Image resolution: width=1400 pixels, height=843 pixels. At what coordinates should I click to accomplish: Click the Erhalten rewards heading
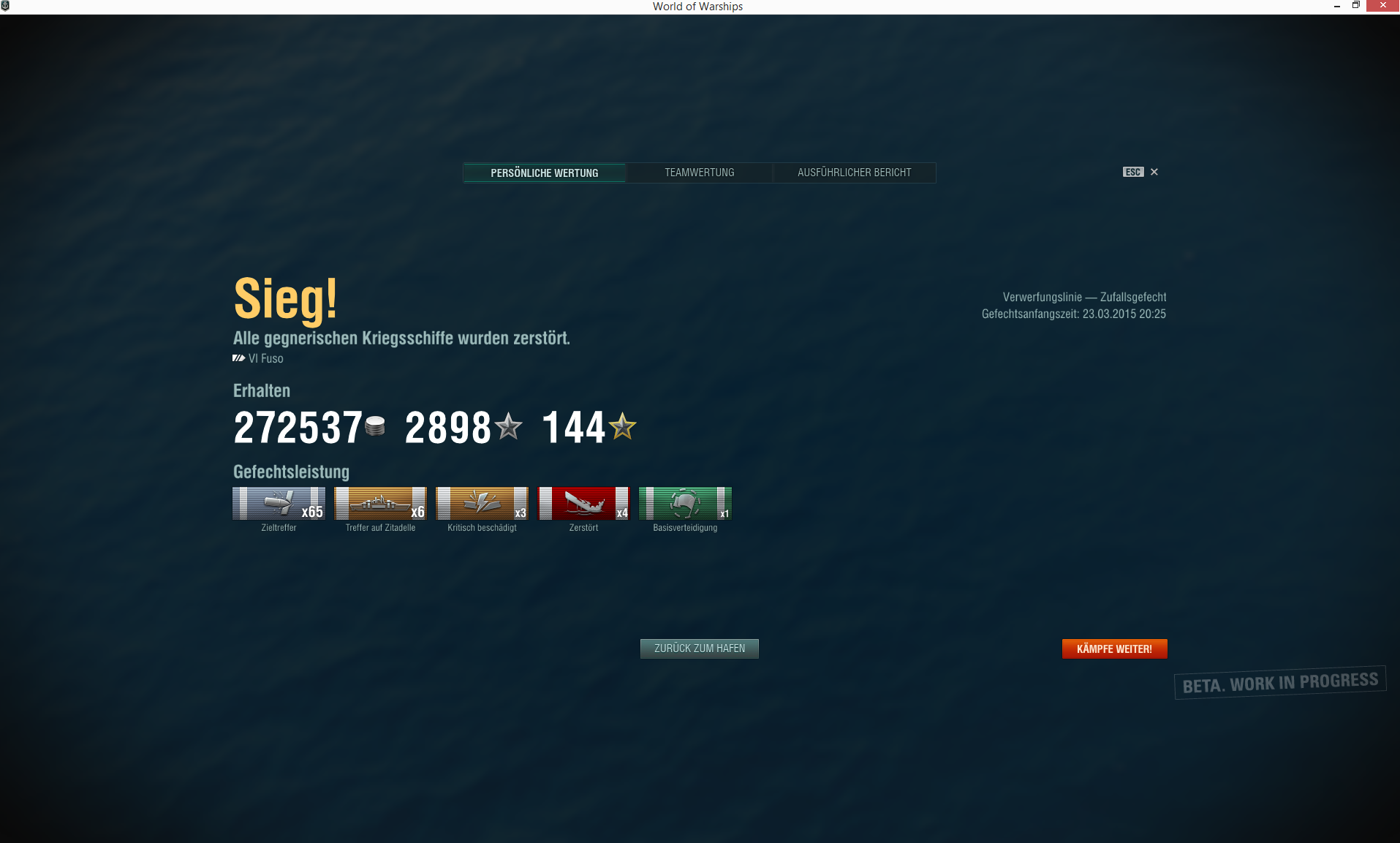[x=261, y=390]
